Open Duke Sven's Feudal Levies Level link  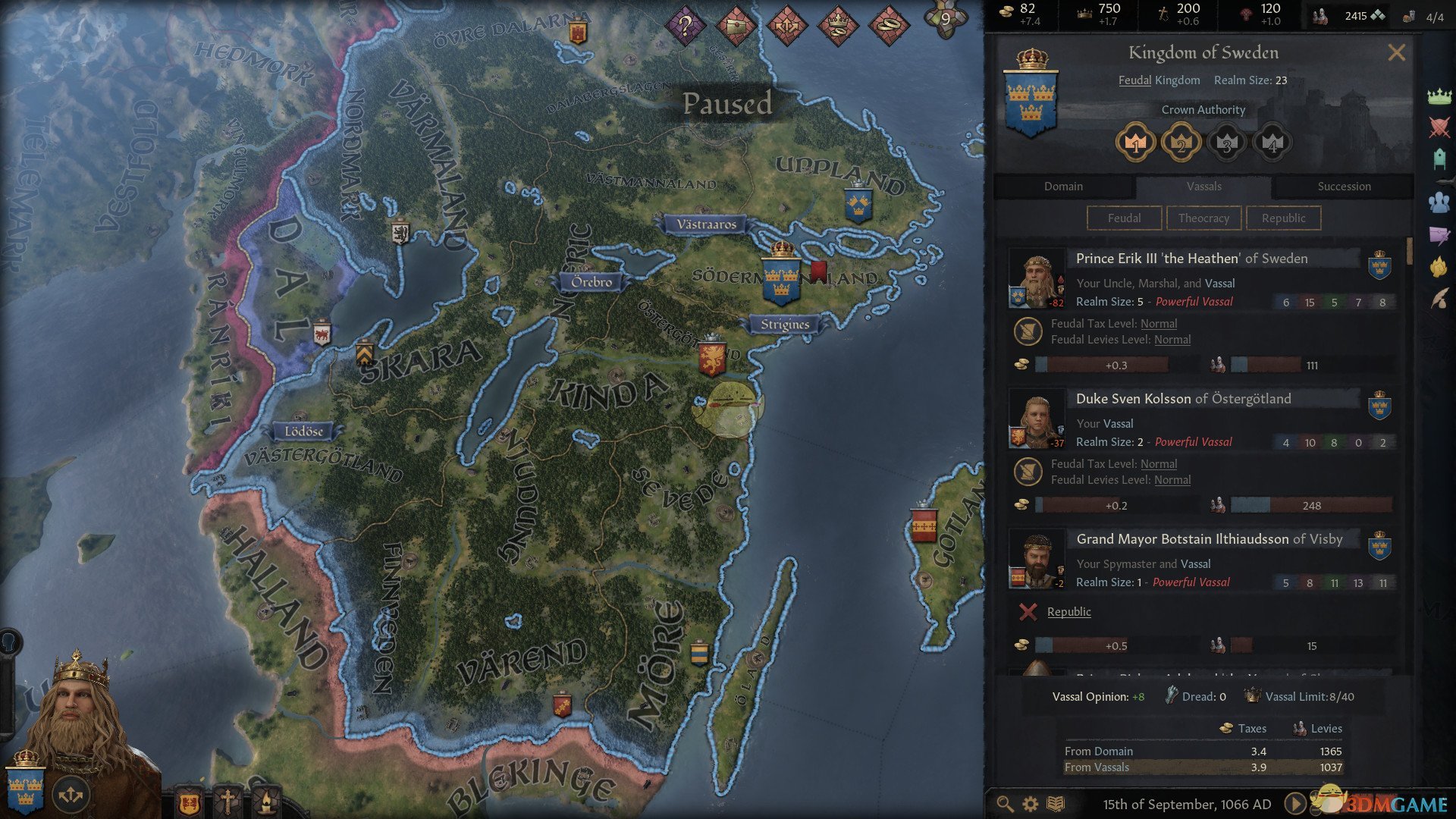tap(1172, 480)
